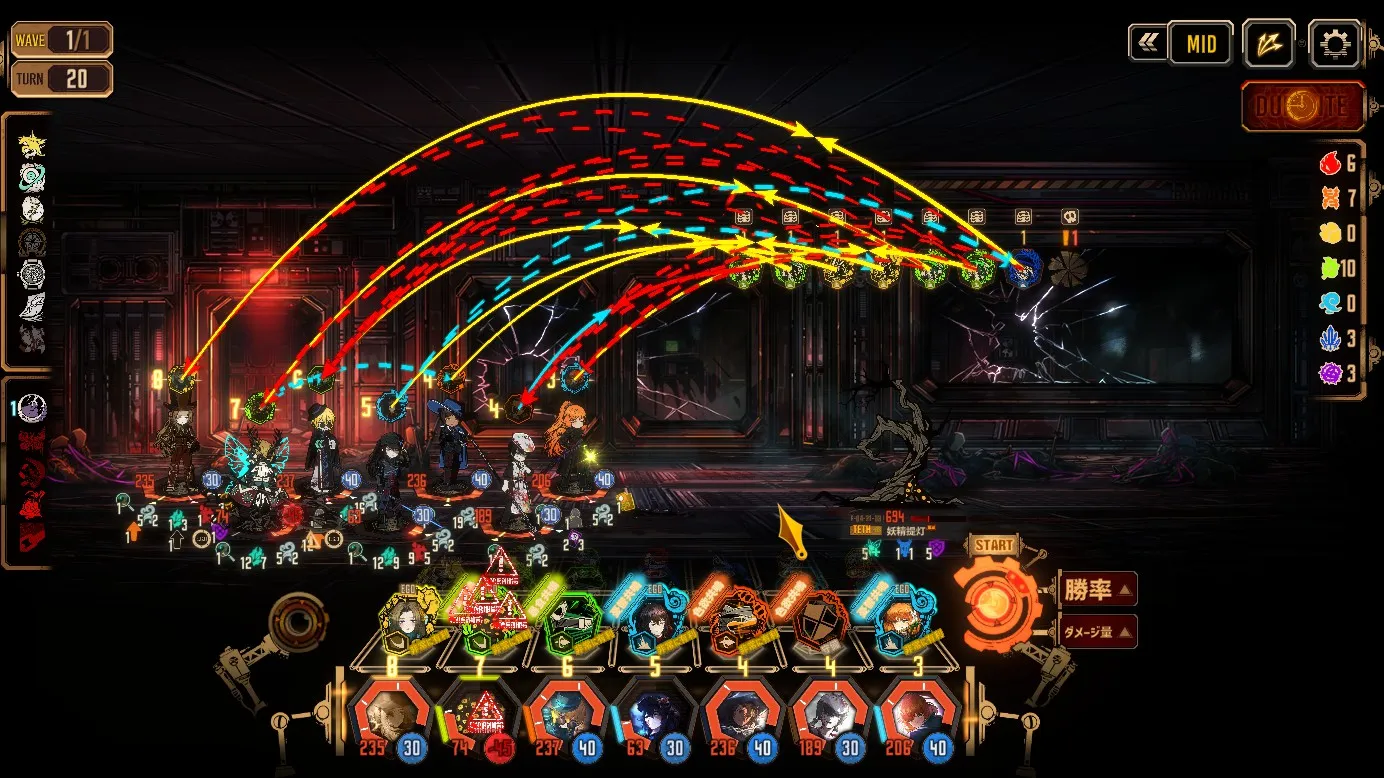Select the 勝率 win rate auto-select button
The height and width of the screenshot is (778, 1384).
click(x=1099, y=590)
